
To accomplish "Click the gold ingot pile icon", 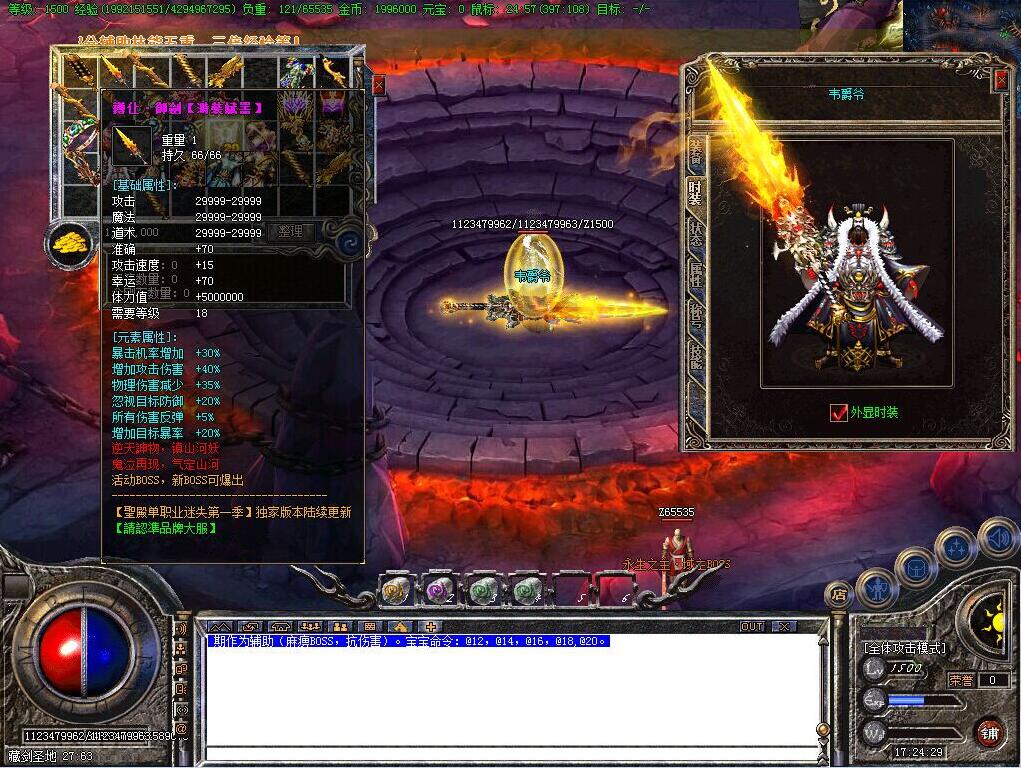I will click(x=69, y=242).
